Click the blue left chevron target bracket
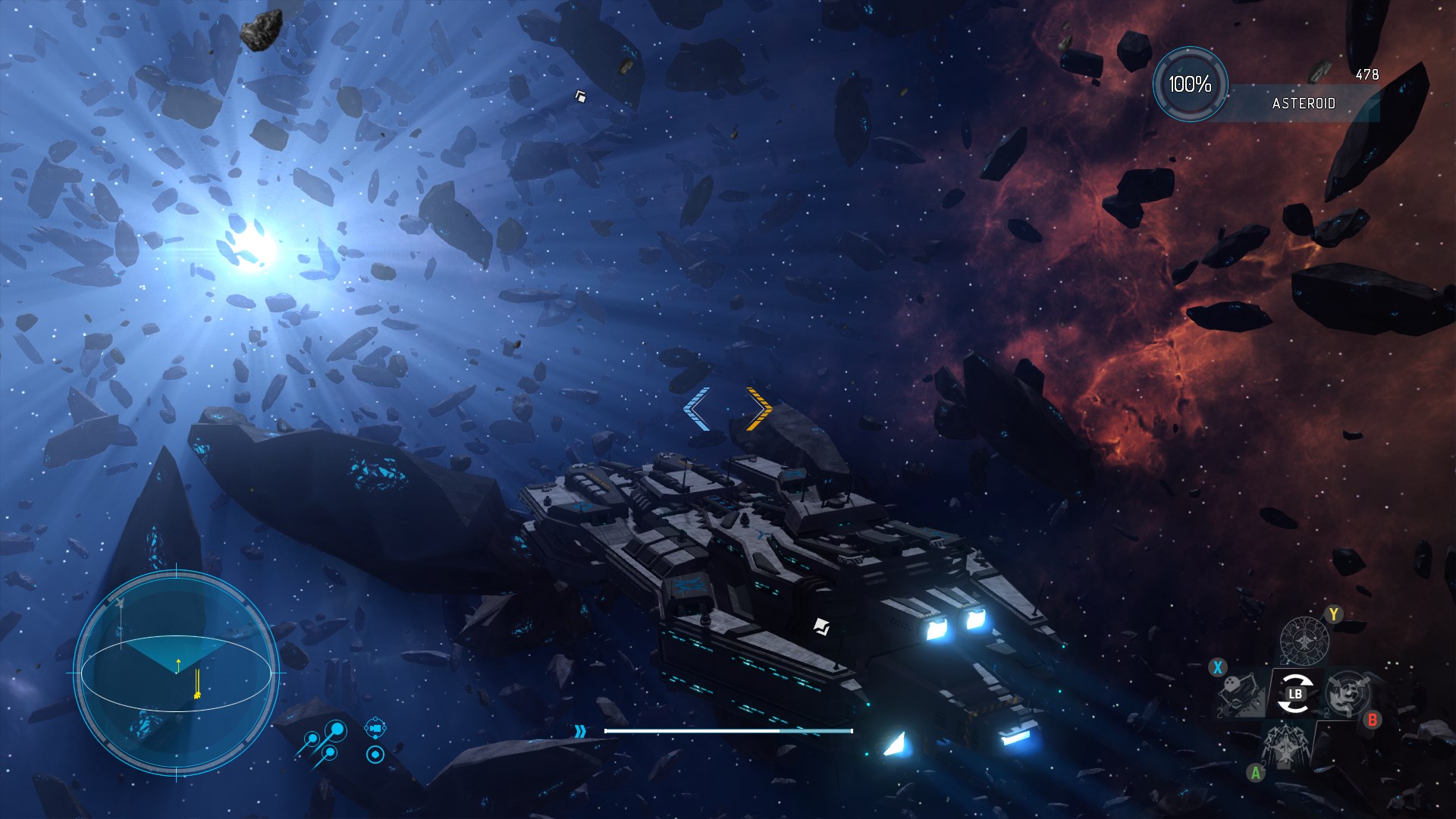 [x=696, y=409]
